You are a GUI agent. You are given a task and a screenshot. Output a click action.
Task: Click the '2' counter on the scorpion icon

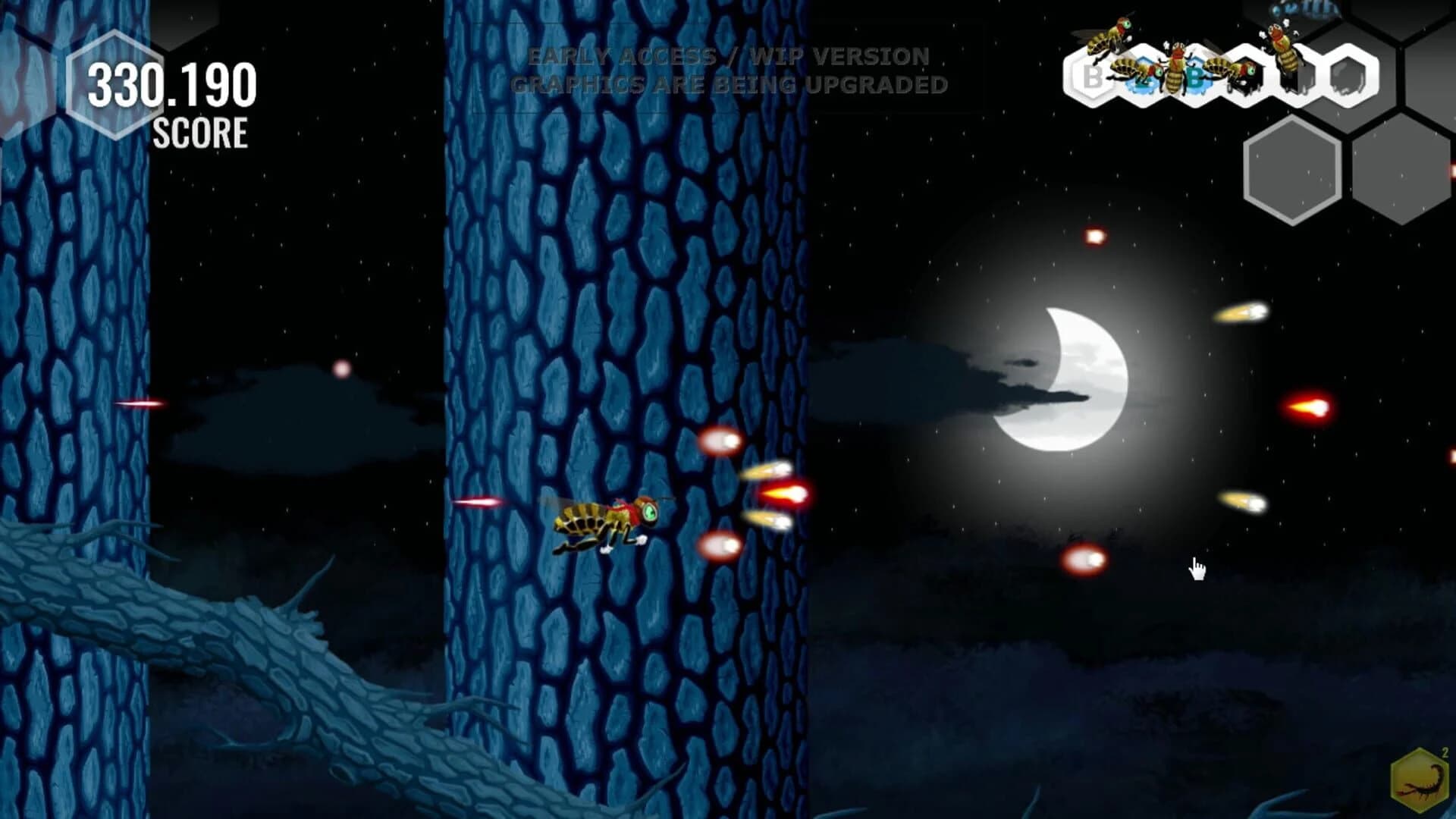(1445, 753)
